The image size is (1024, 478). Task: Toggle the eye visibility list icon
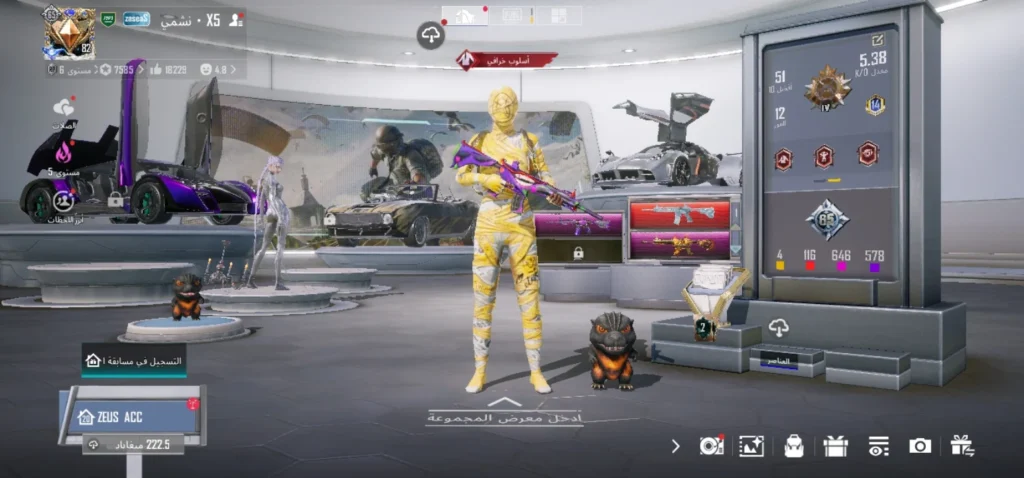(x=878, y=446)
